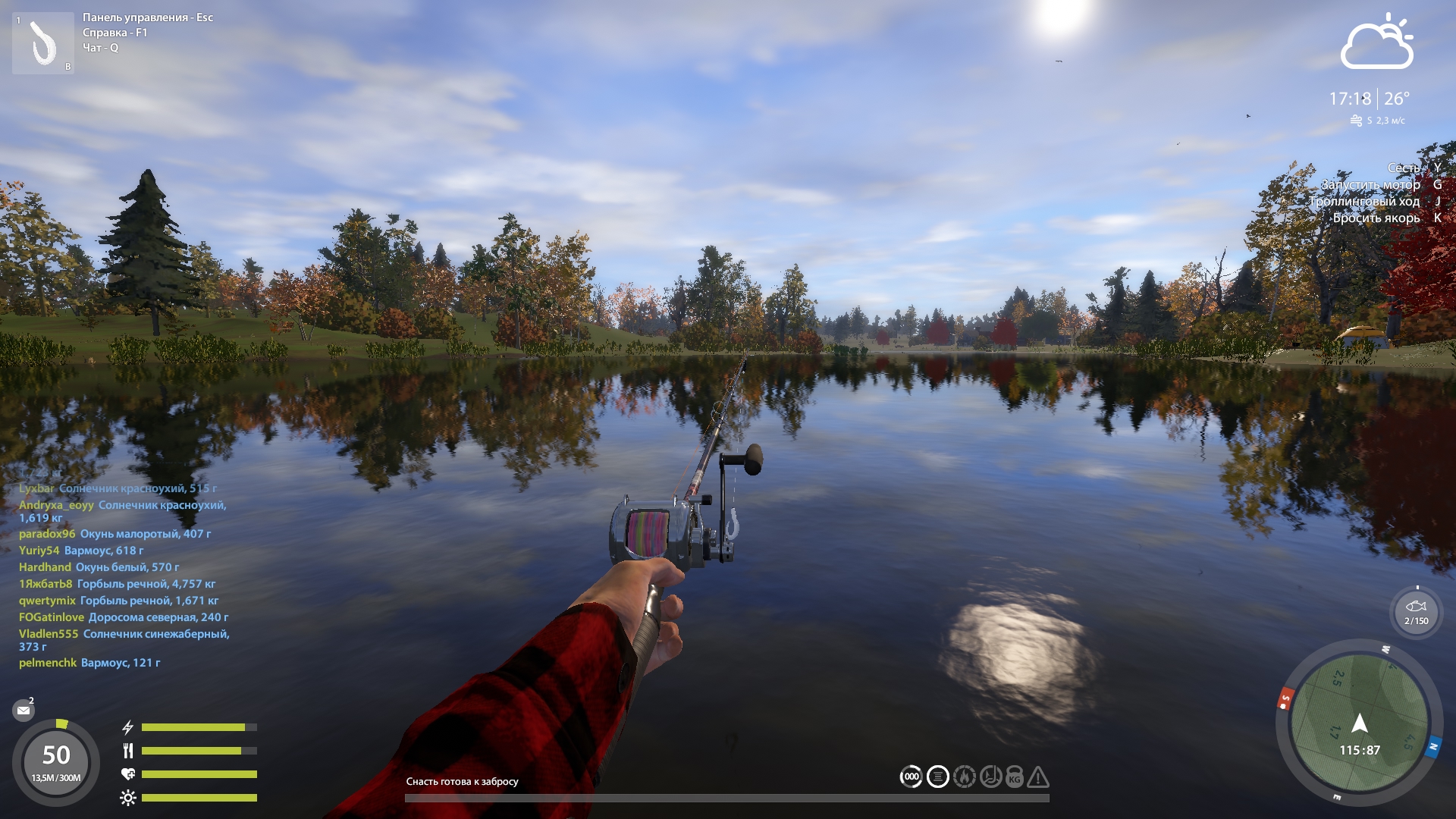The height and width of the screenshot is (819, 1456).
Task: Click the flame friction indicator icon
Action: coord(964,777)
